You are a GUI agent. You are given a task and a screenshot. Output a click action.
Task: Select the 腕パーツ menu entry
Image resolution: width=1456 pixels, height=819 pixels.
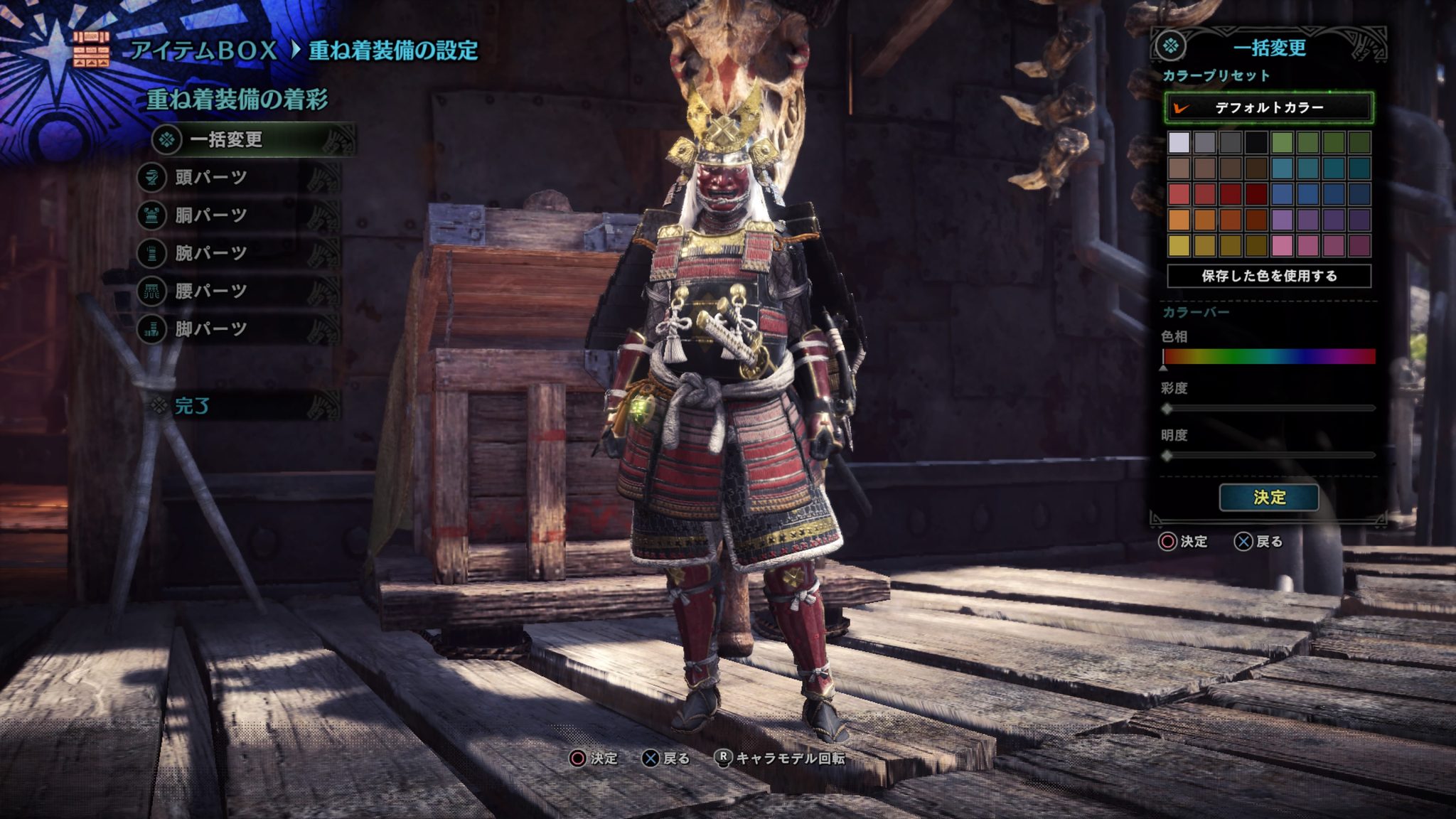coord(211,253)
